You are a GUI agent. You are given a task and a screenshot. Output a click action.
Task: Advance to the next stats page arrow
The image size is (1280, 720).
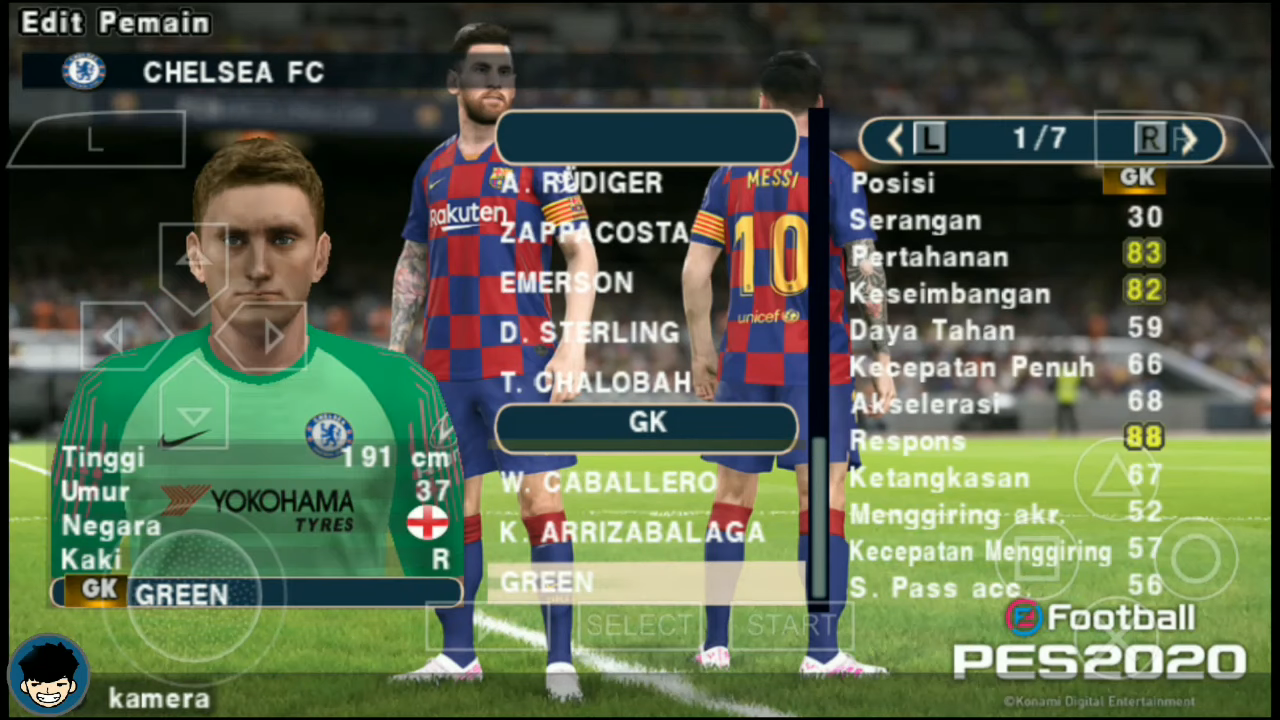click(1190, 140)
